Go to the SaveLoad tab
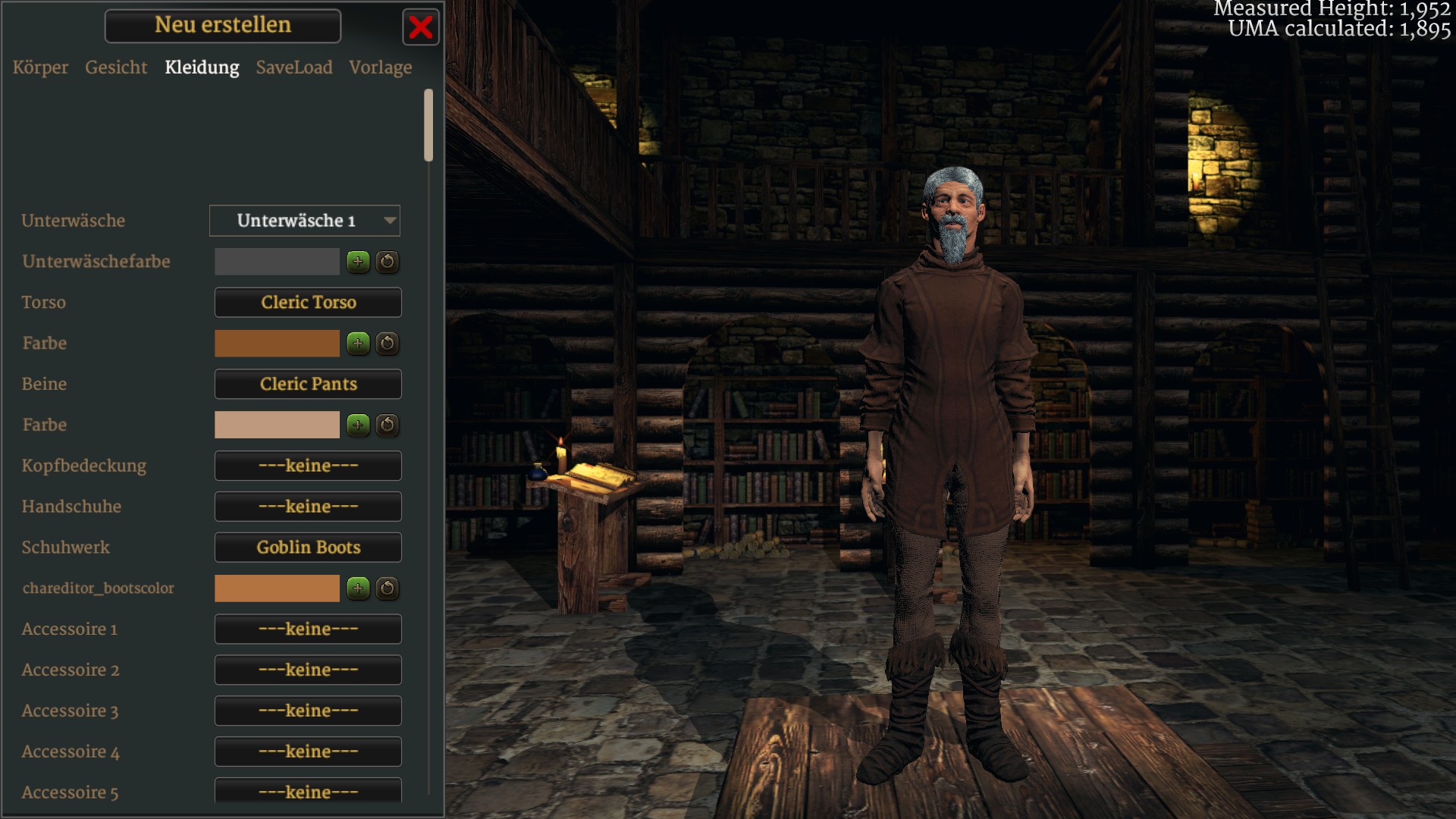This screenshot has width=1456, height=819. coord(294,67)
